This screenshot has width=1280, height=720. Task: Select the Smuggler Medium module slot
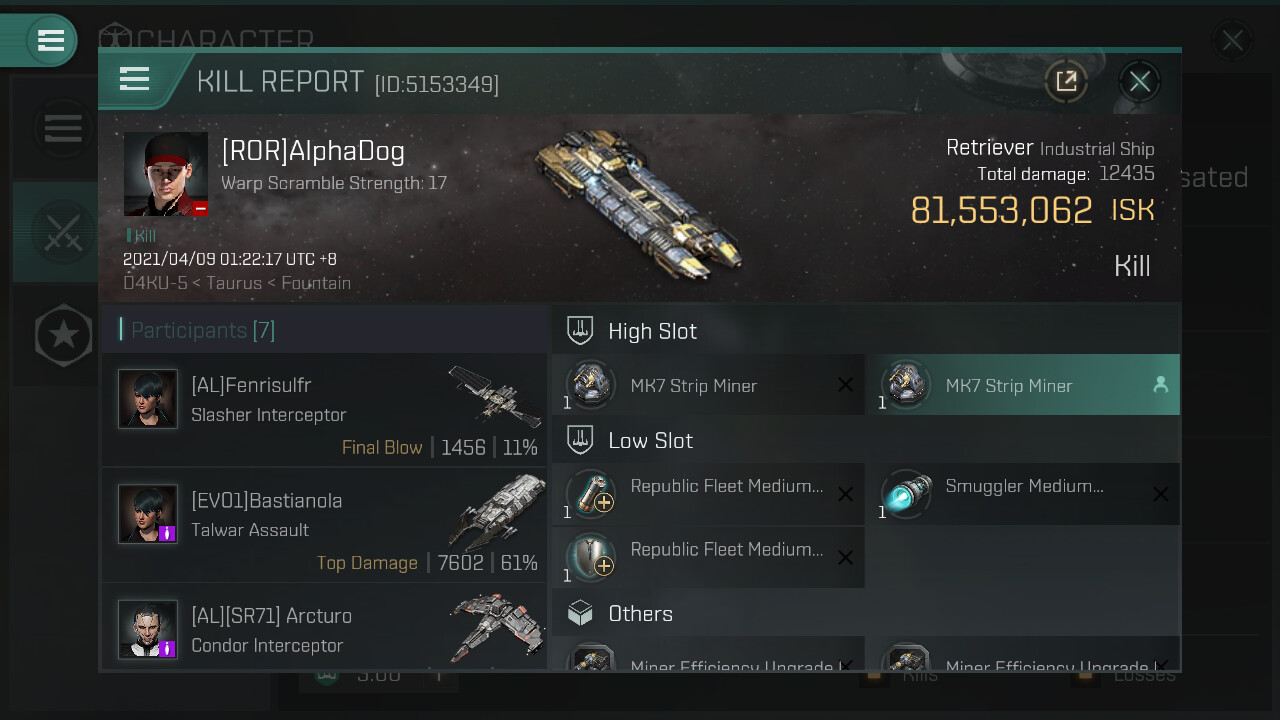pos(1022,494)
